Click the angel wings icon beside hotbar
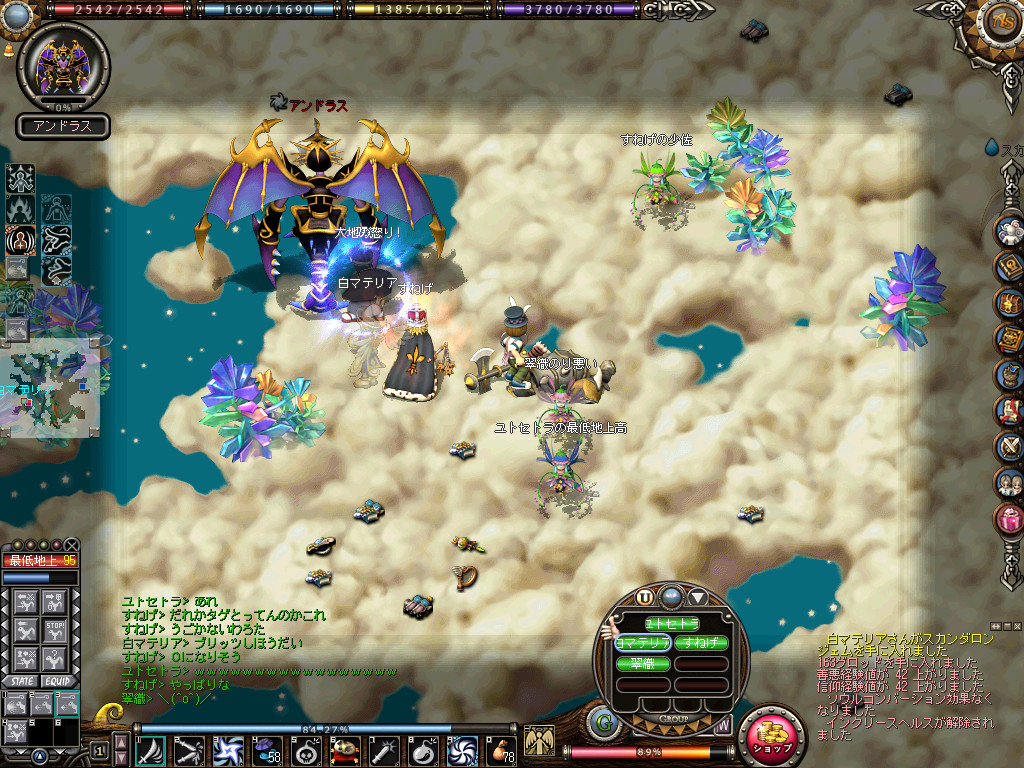1024x768 pixels. pyautogui.click(x=539, y=741)
